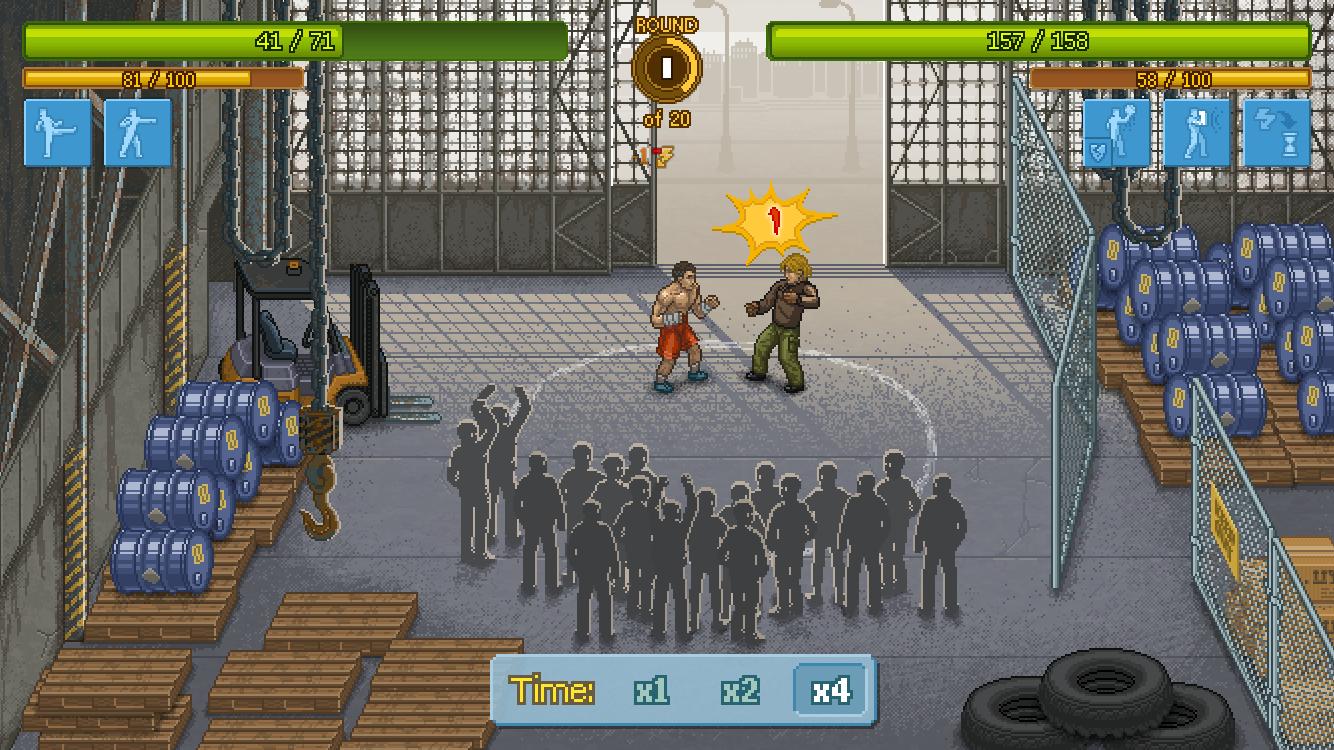Select the high kick skill icon
The height and width of the screenshot is (750, 1334).
(57, 133)
